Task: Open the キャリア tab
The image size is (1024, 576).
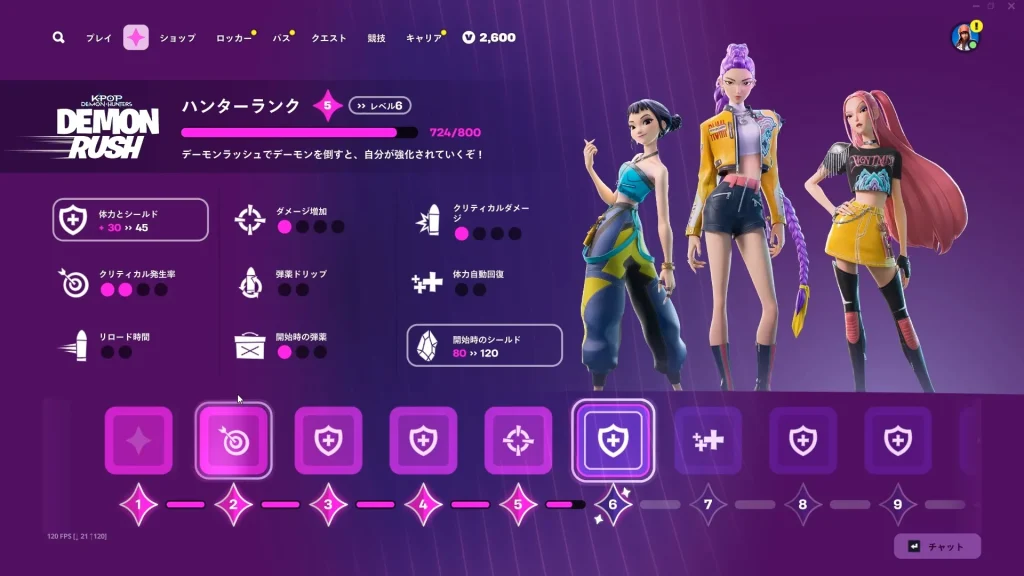Action: click(x=423, y=38)
